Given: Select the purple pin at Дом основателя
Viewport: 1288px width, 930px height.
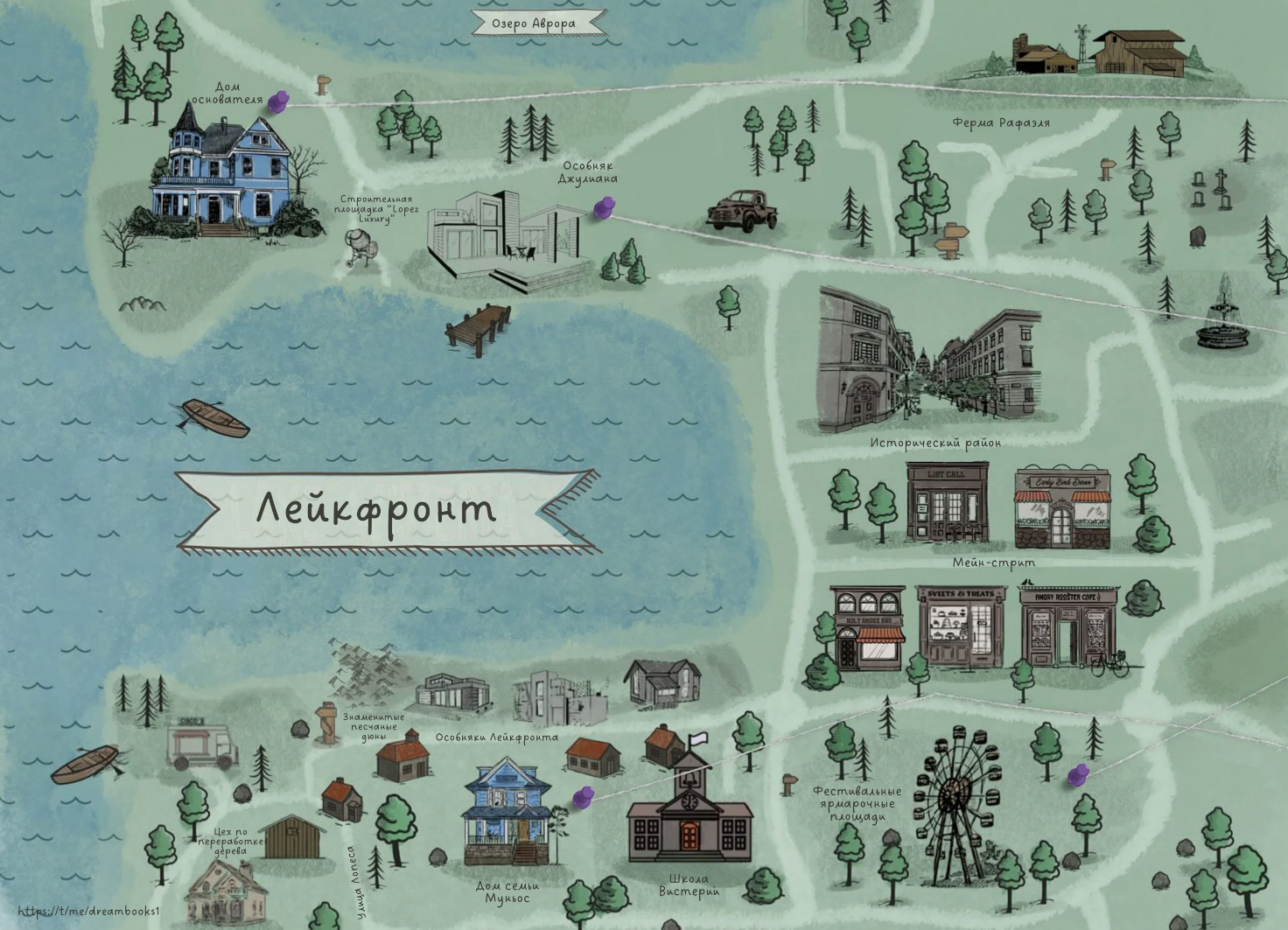Looking at the screenshot, I should point(278,101).
